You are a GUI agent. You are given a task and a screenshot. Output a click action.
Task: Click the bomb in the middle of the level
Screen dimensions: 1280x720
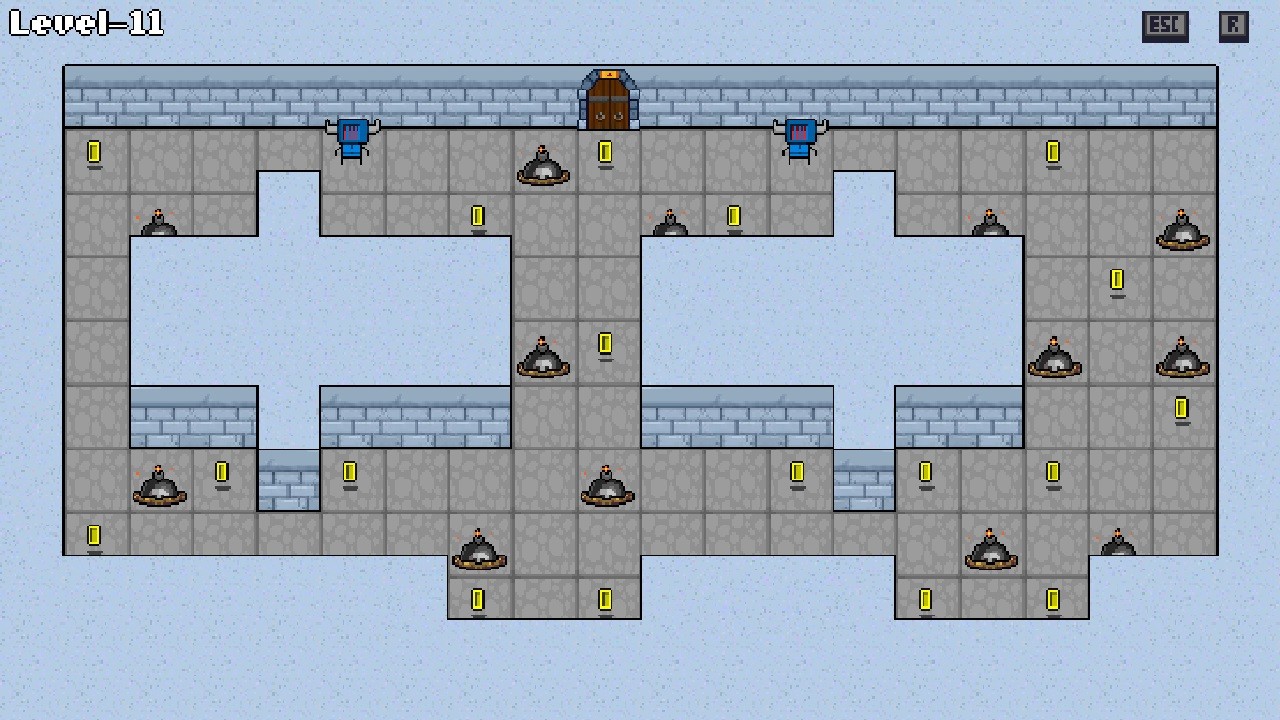(543, 360)
